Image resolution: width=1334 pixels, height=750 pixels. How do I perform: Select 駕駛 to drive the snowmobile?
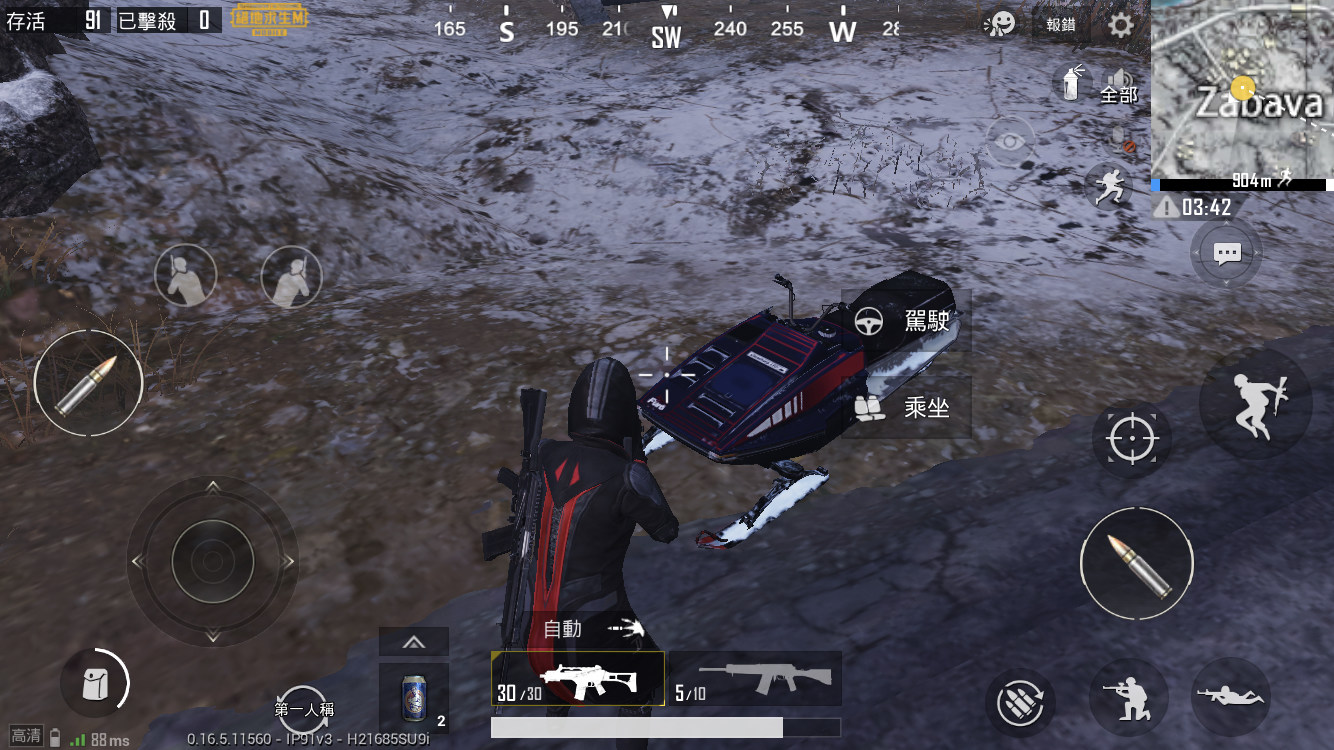[x=906, y=319]
